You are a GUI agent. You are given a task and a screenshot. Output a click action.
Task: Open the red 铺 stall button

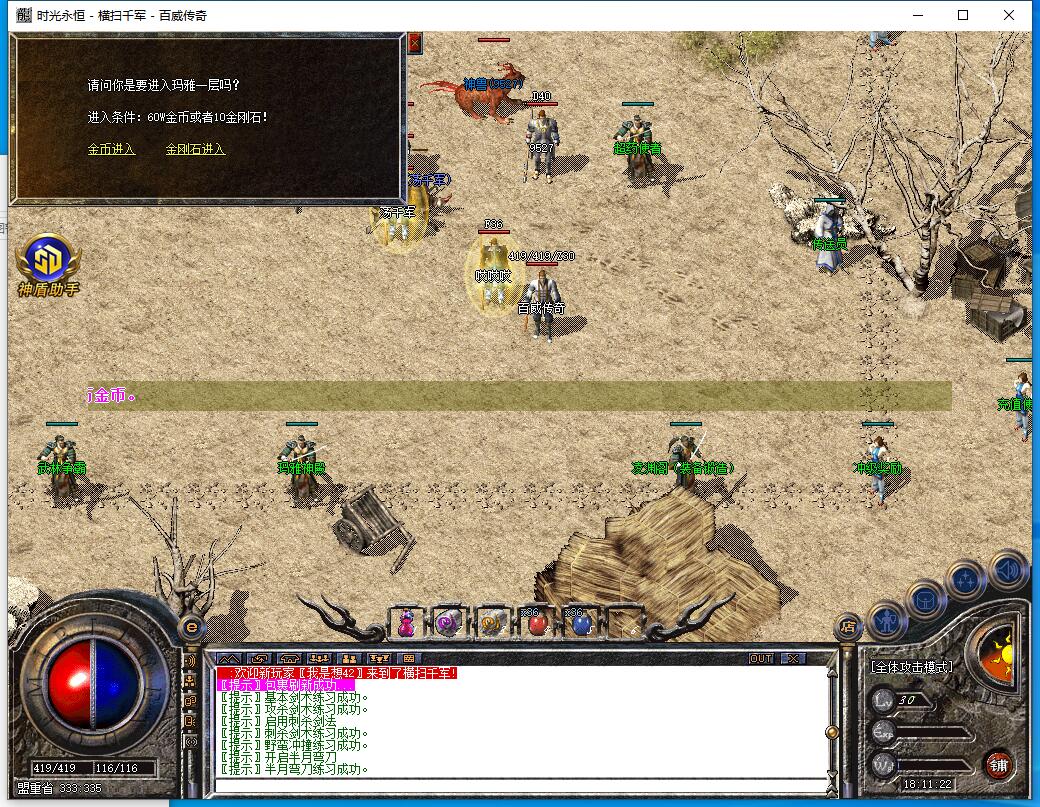pyautogui.click(x=998, y=765)
